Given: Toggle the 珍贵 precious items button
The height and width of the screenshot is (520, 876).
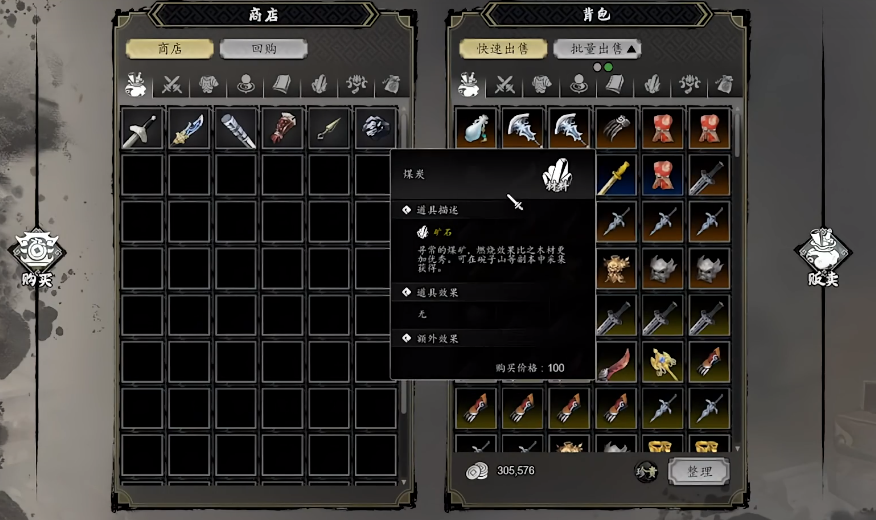Looking at the screenshot, I should [x=646, y=471].
